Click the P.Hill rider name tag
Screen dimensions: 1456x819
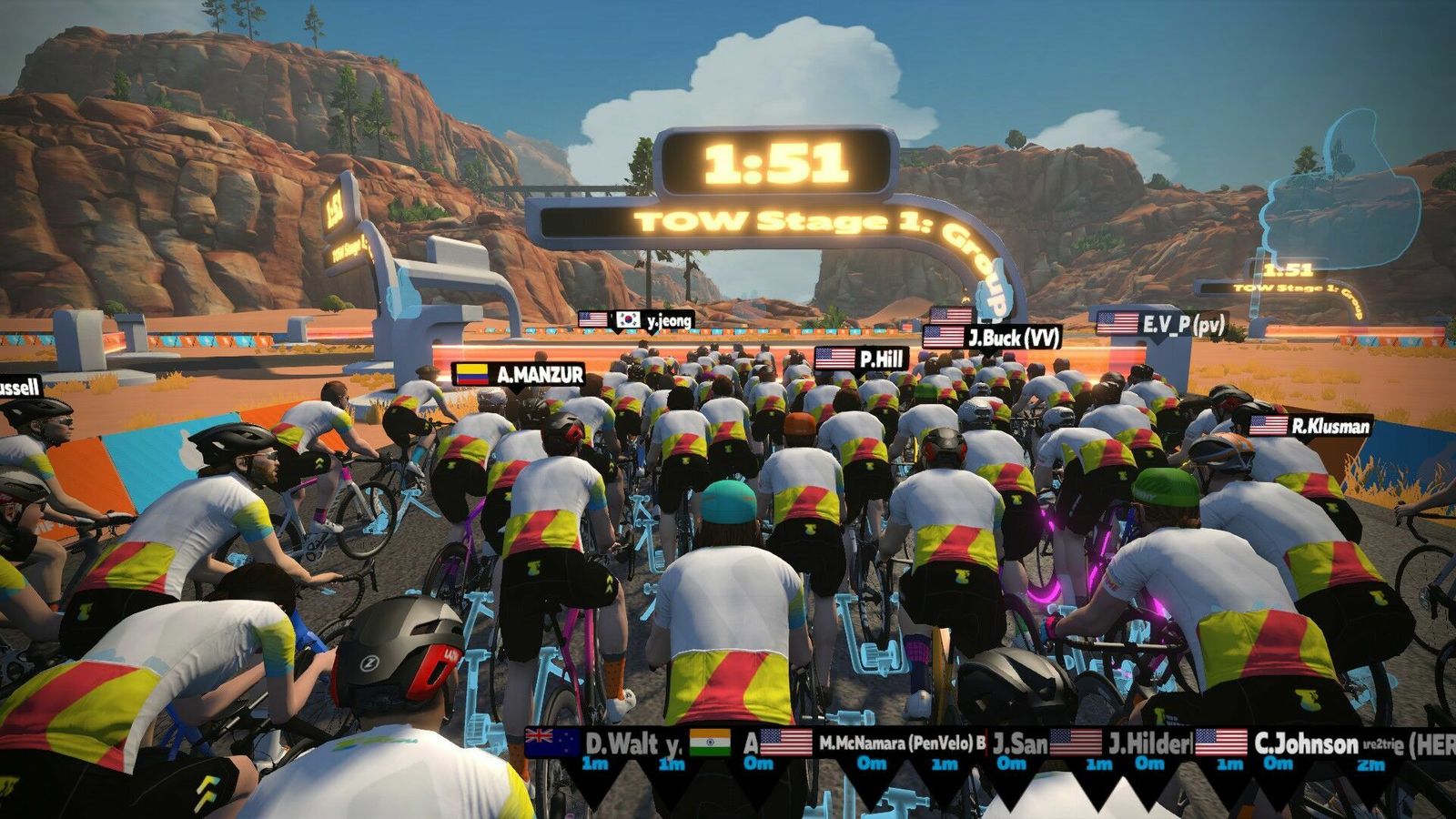[x=862, y=359]
